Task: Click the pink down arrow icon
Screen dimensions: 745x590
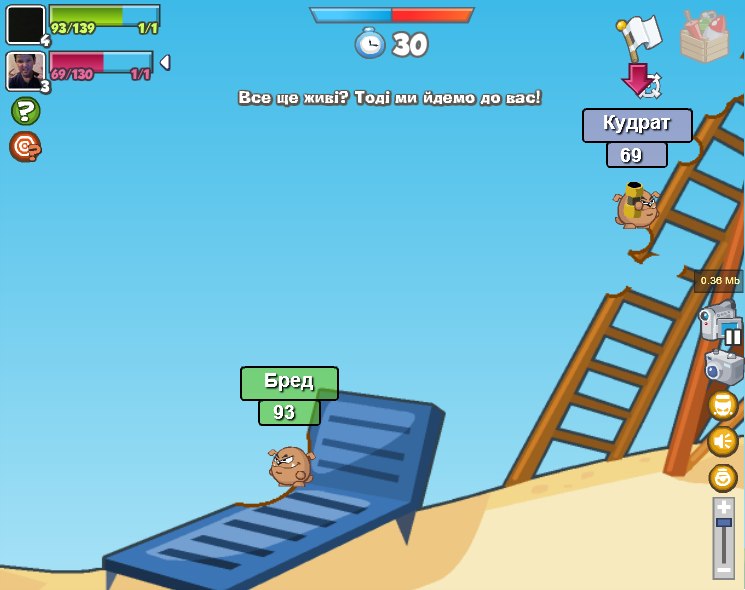Action: (636, 79)
